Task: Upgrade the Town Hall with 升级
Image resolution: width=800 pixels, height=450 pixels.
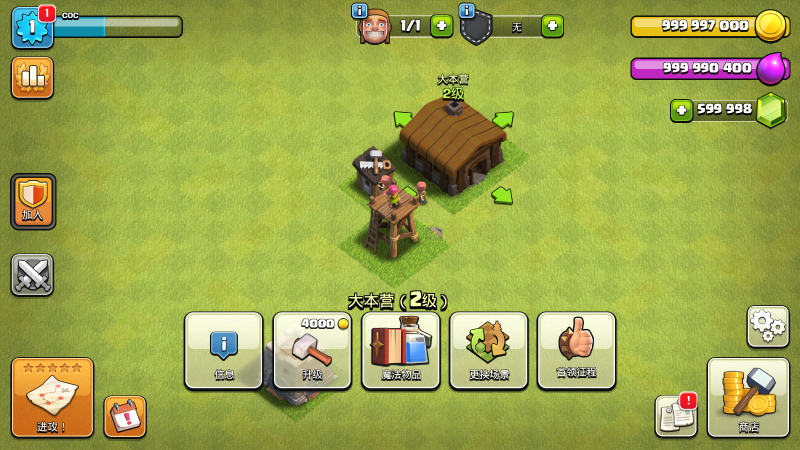Action: [x=312, y=350]
